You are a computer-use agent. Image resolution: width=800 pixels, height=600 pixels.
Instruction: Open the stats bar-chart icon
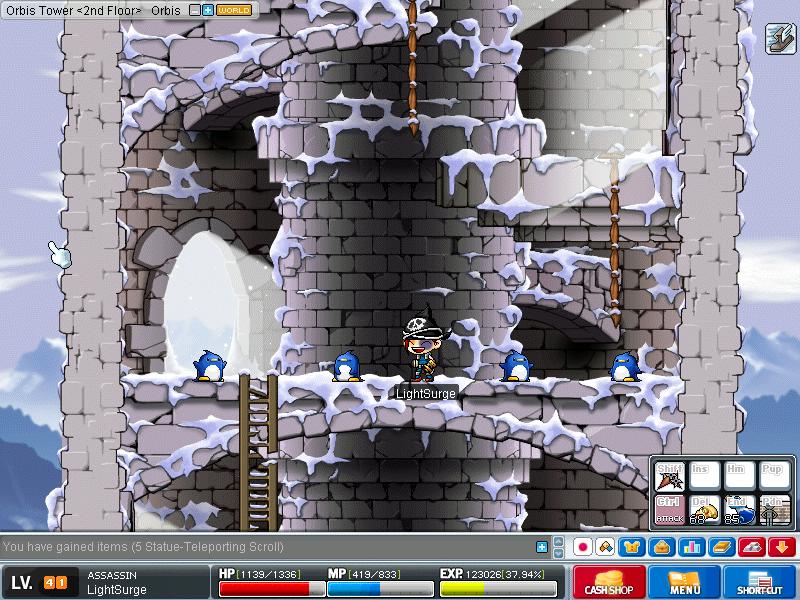point(689,547)
